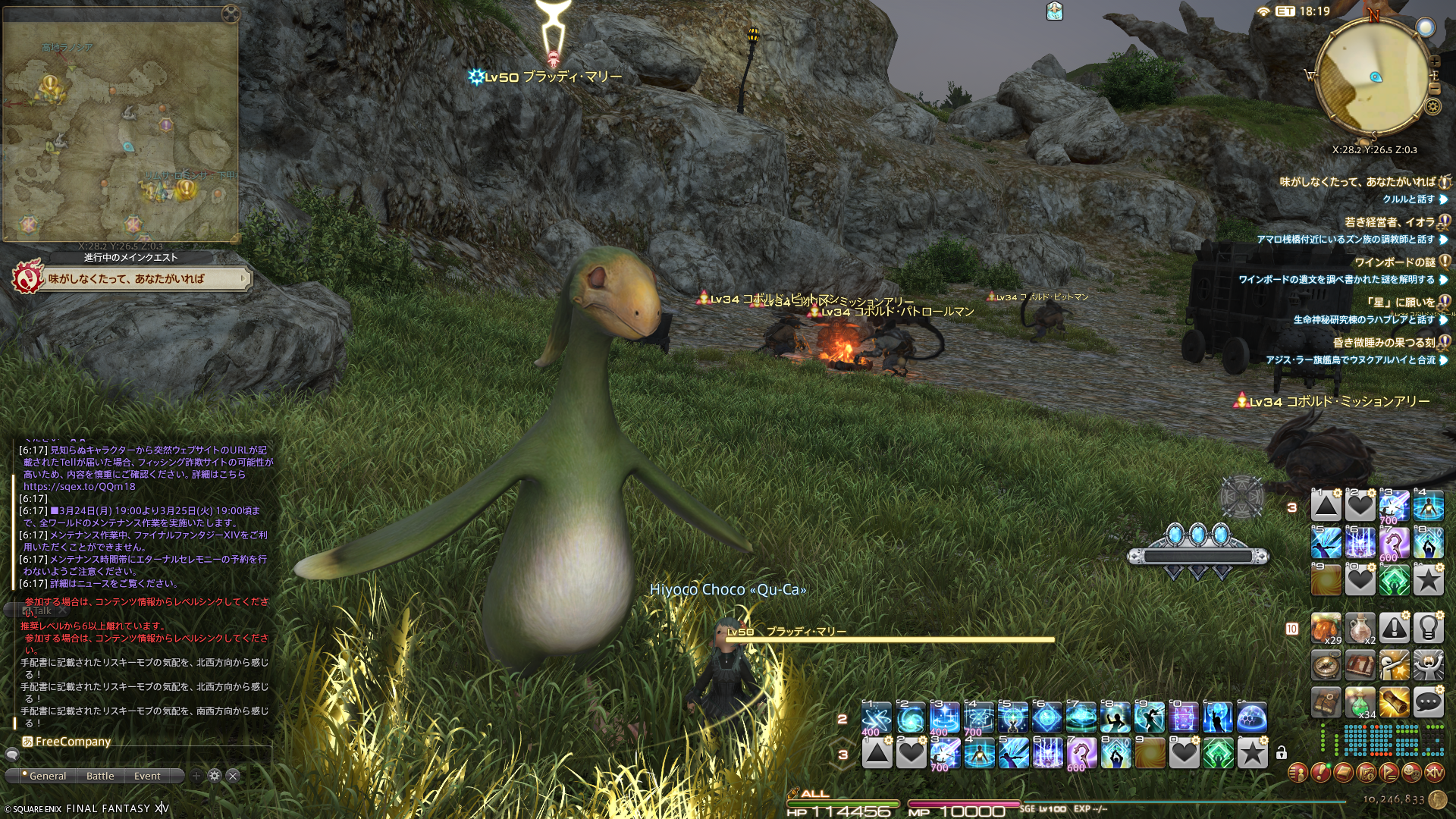Click the compass item on the side hotbar
Viewport: 1456px width, 819px height.
pos(1326,665)
